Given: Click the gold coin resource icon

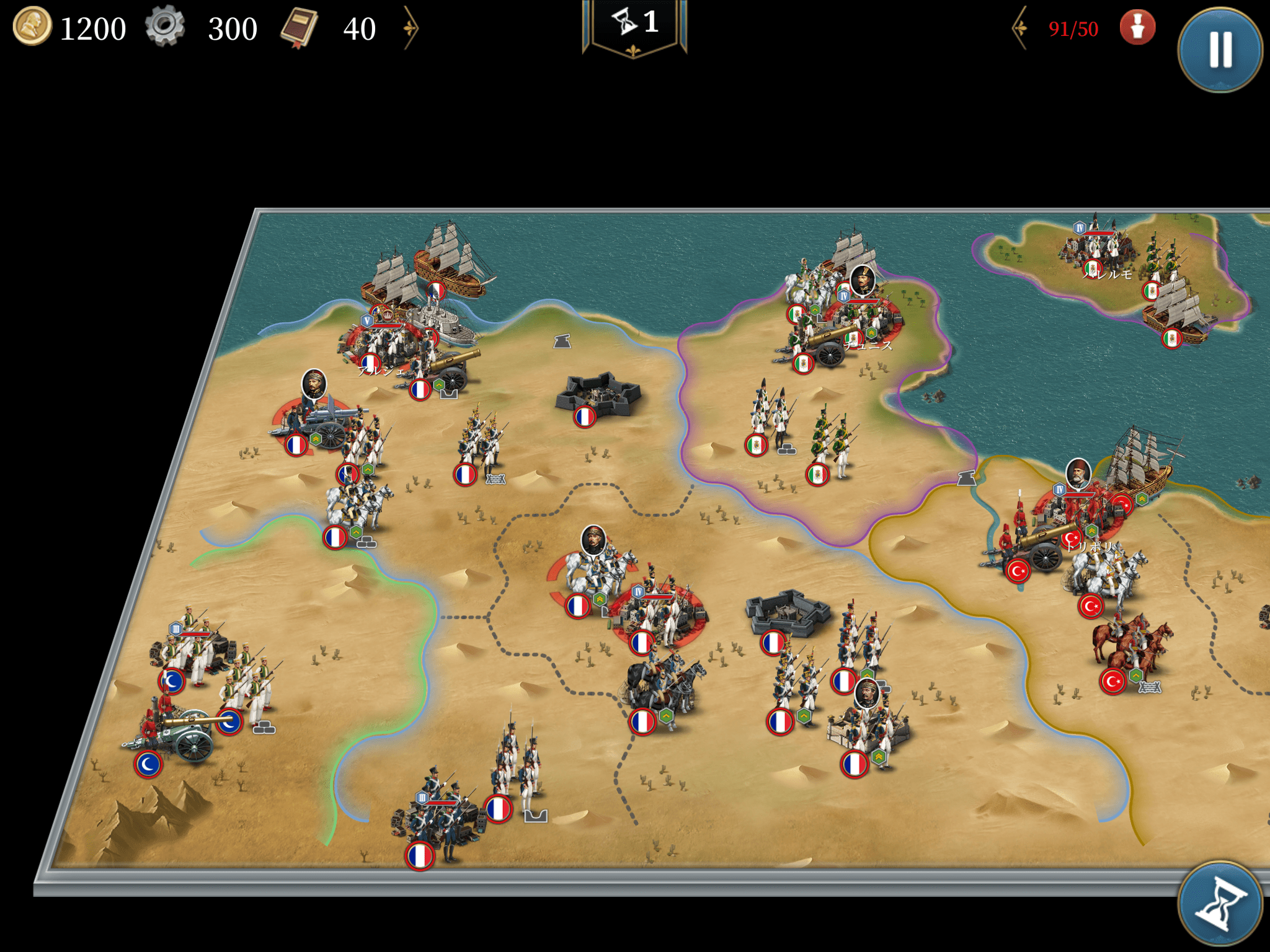Looking at the screenshot, I should [x=32, y=27].
